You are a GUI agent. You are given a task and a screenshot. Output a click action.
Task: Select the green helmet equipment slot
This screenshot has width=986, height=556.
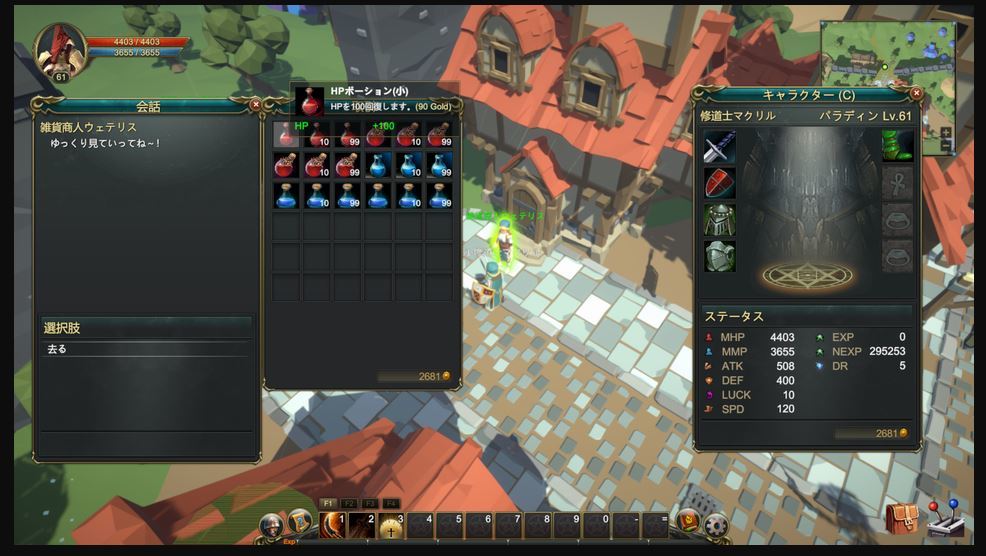[719, 220]
